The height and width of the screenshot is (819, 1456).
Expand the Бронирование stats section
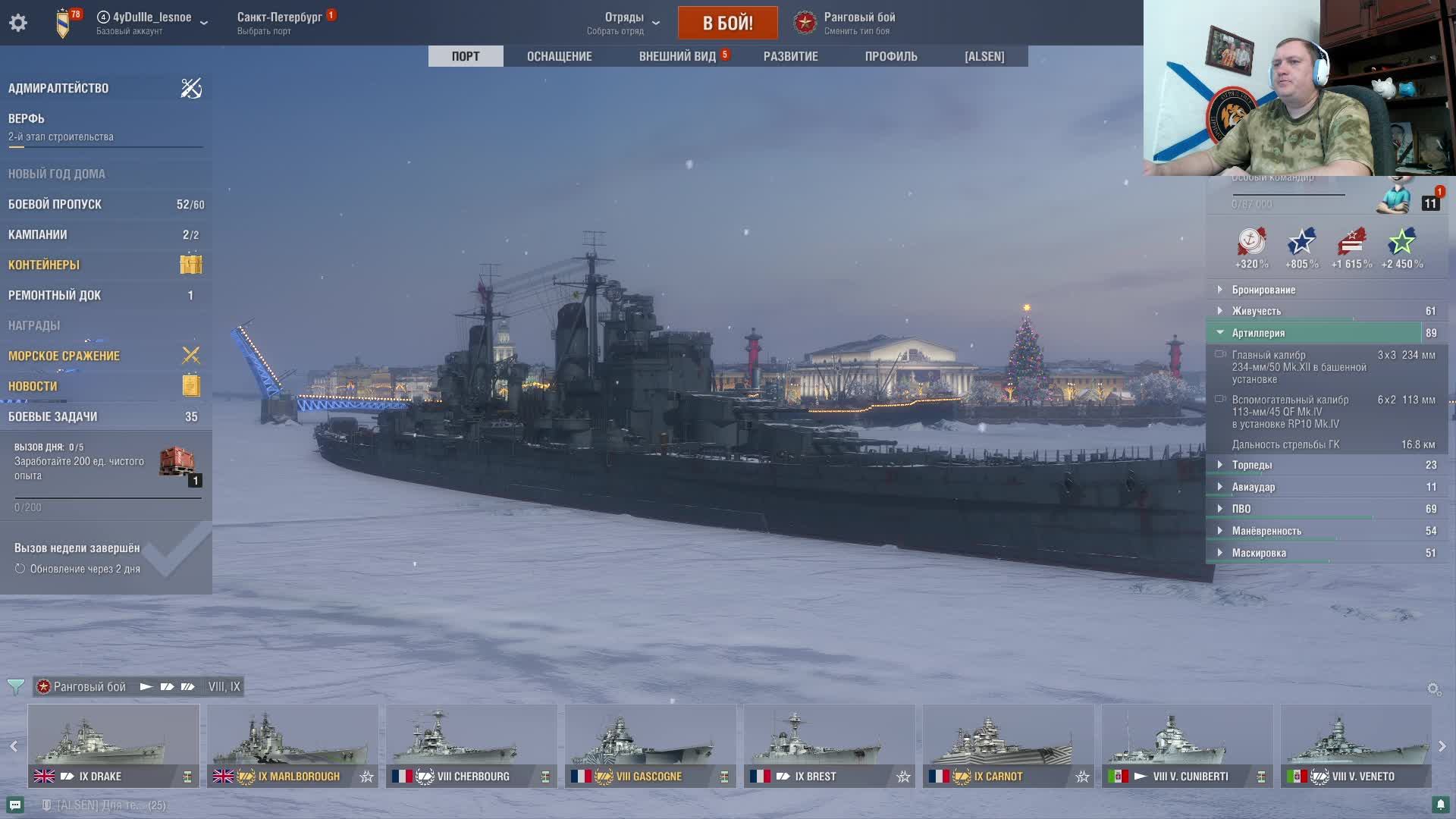click(x=1263, y=290)
